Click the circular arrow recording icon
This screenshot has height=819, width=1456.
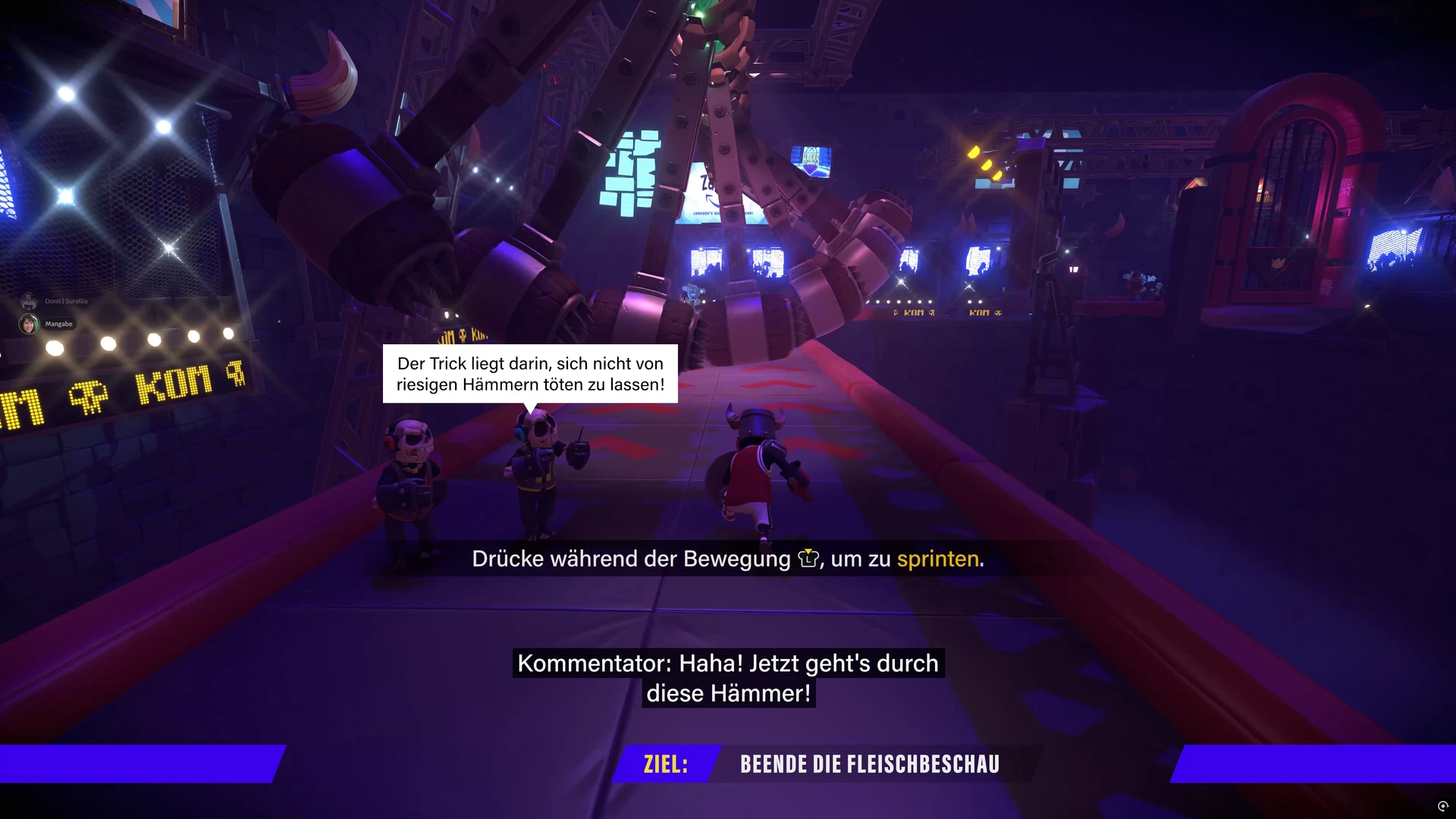(1442, 806)
